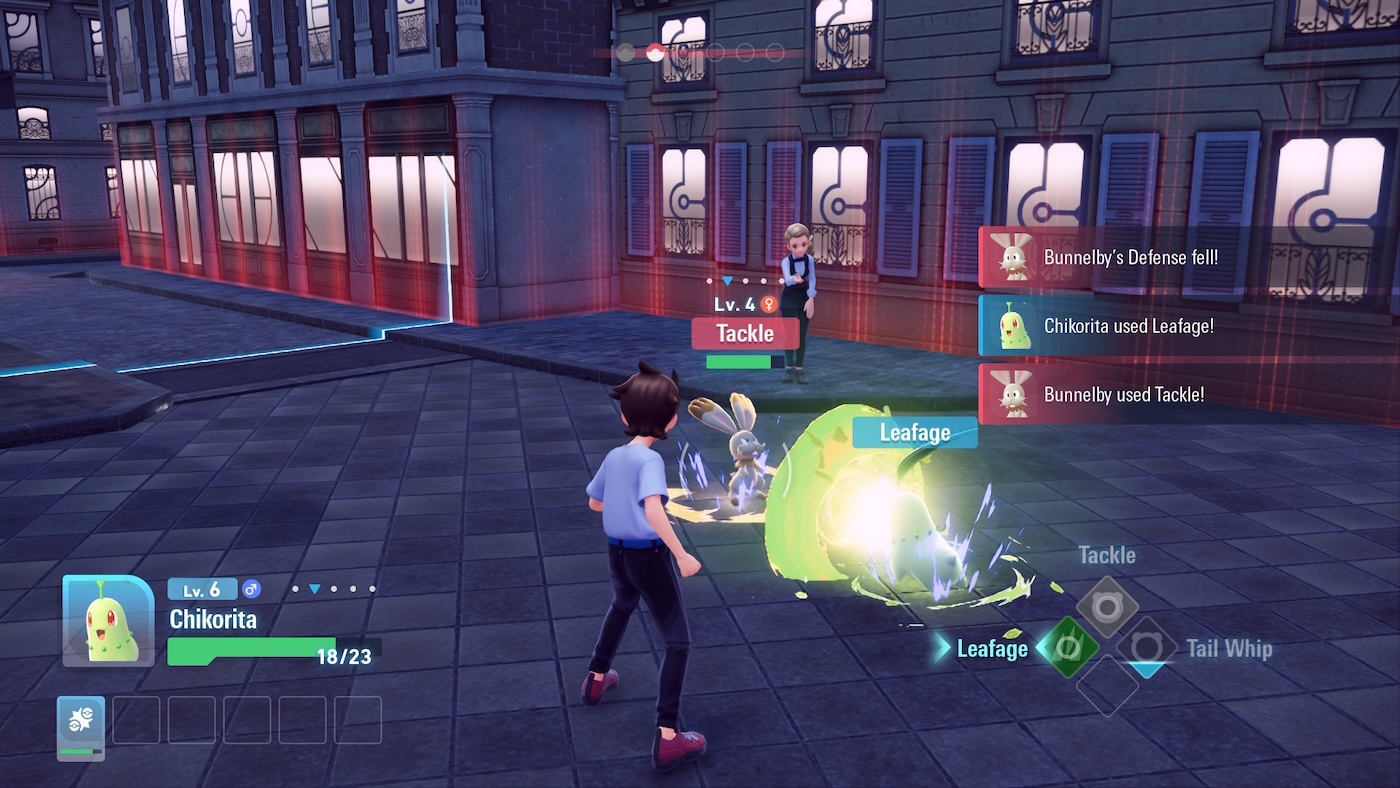Select the occupied first party slot

point(81,724)
